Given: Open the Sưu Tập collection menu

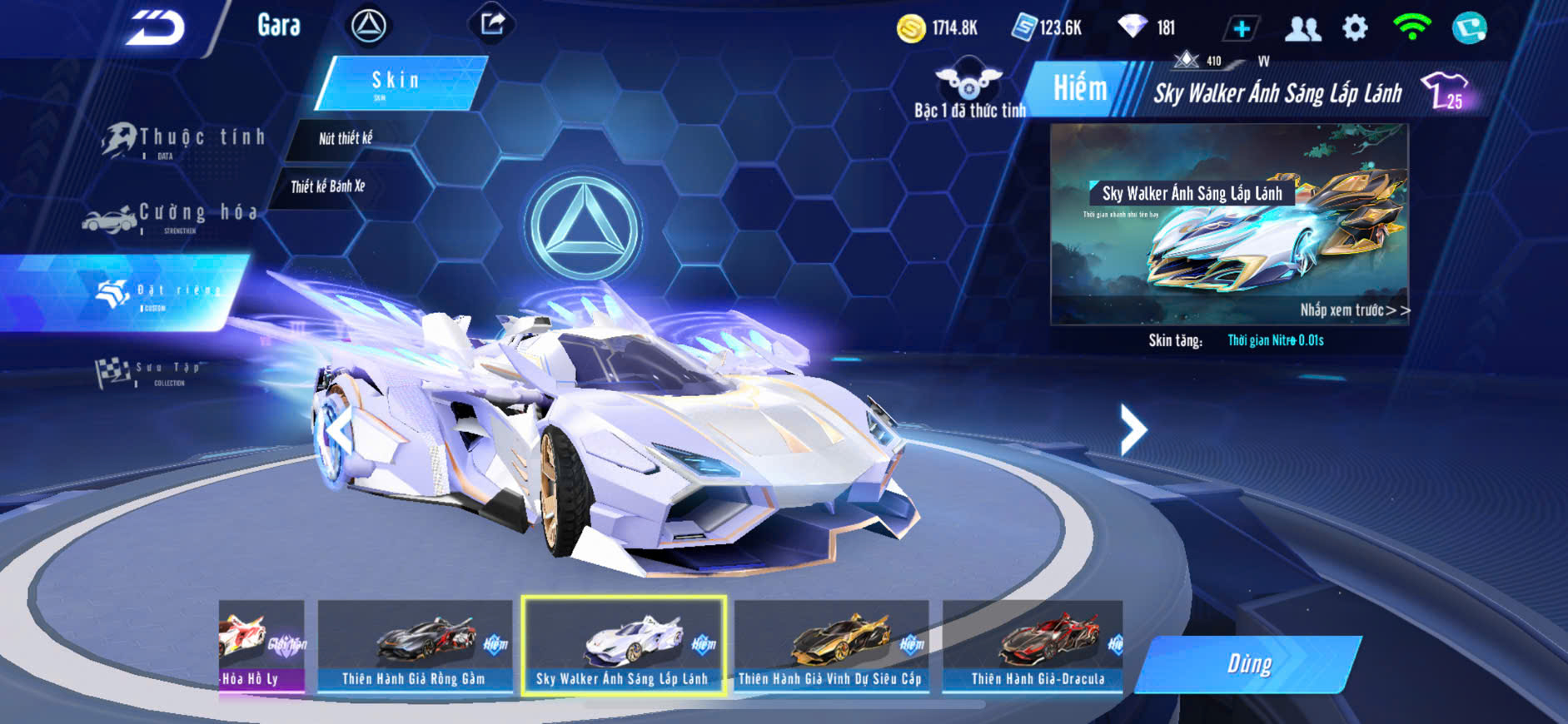Looking at the screenshot, I should tap(150, 372).
